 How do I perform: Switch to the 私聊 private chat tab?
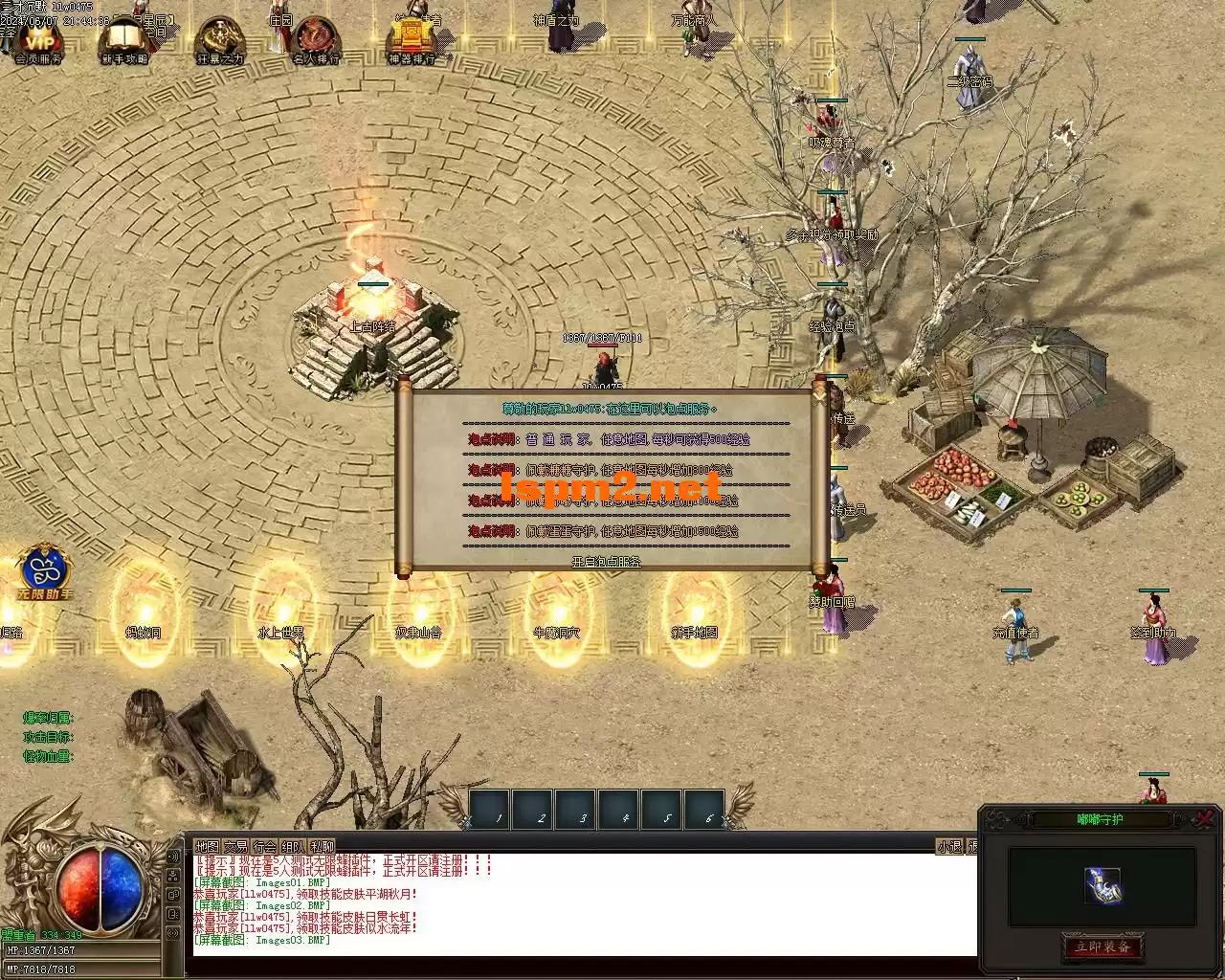[322, 846]
